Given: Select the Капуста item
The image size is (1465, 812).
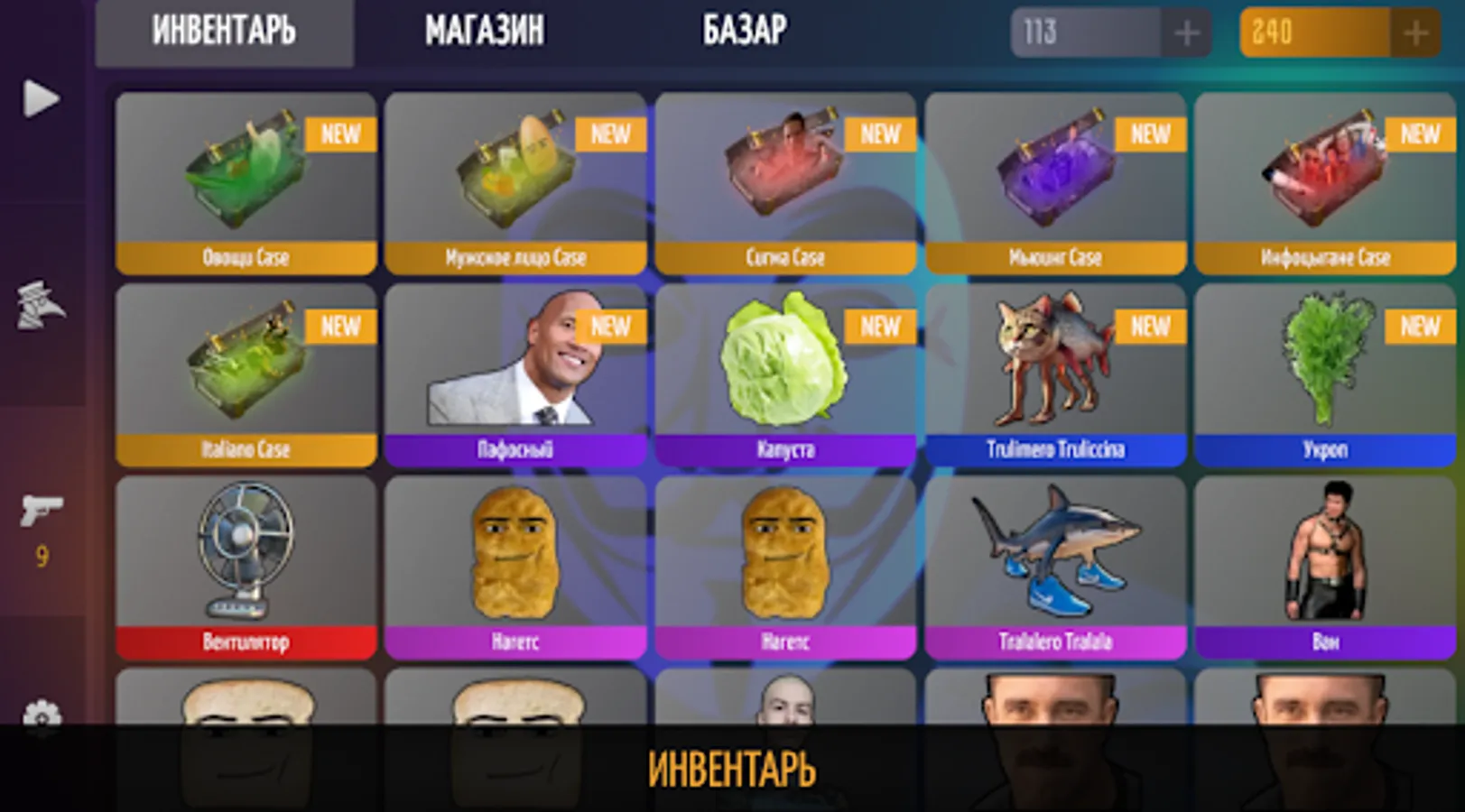Looking at the screenshot, I should (784, 374).
